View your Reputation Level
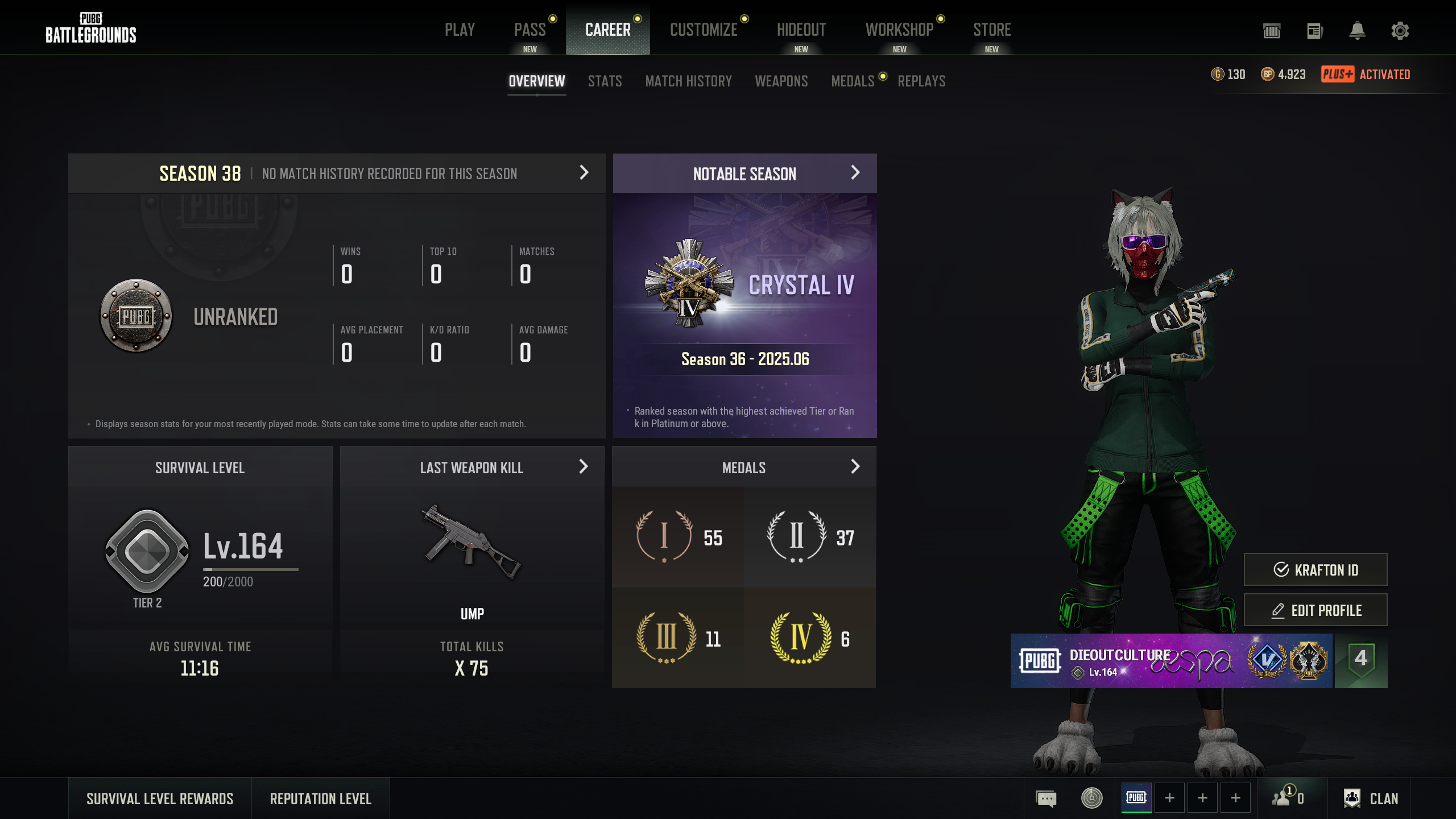Screen dimensions: 1456x819 point(320,799)
